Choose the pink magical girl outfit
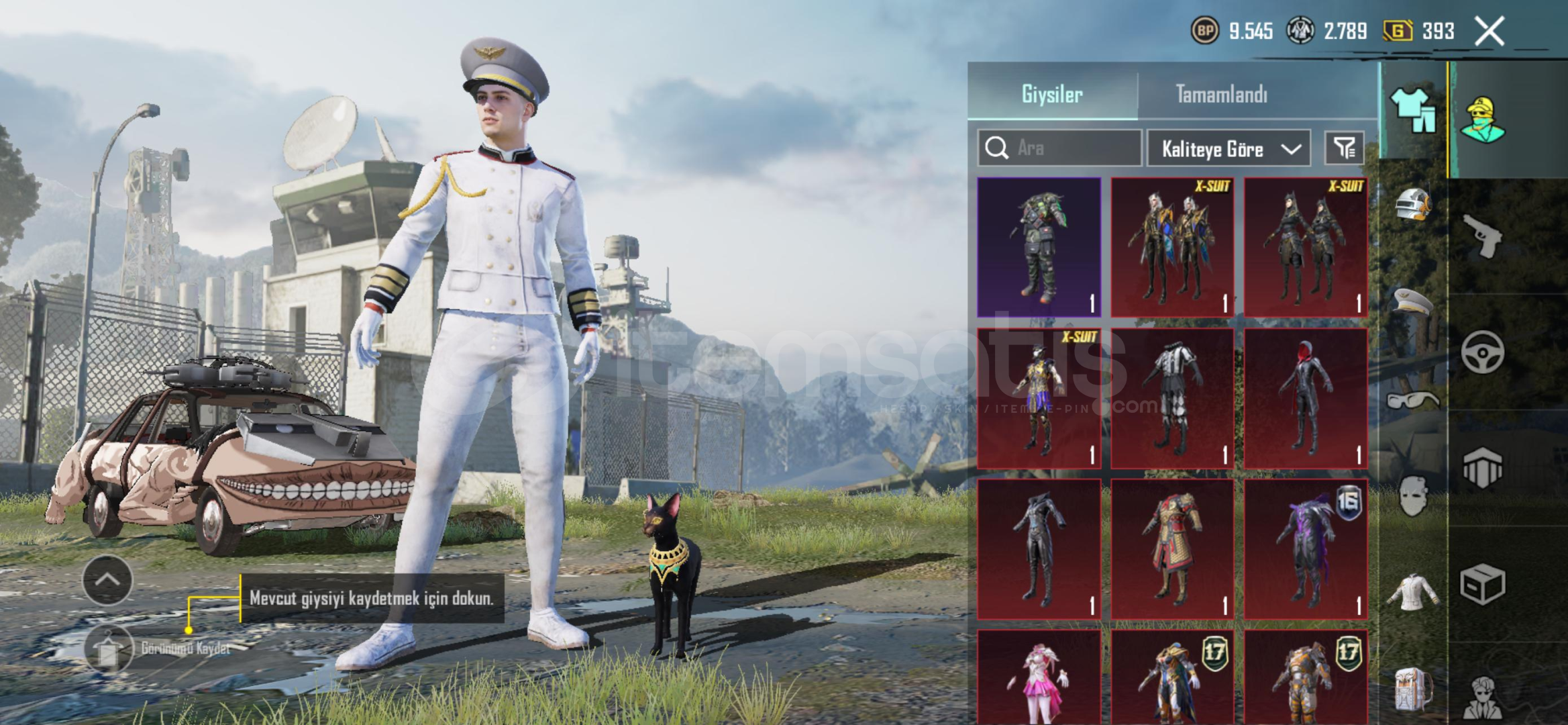 (1039, 678)
